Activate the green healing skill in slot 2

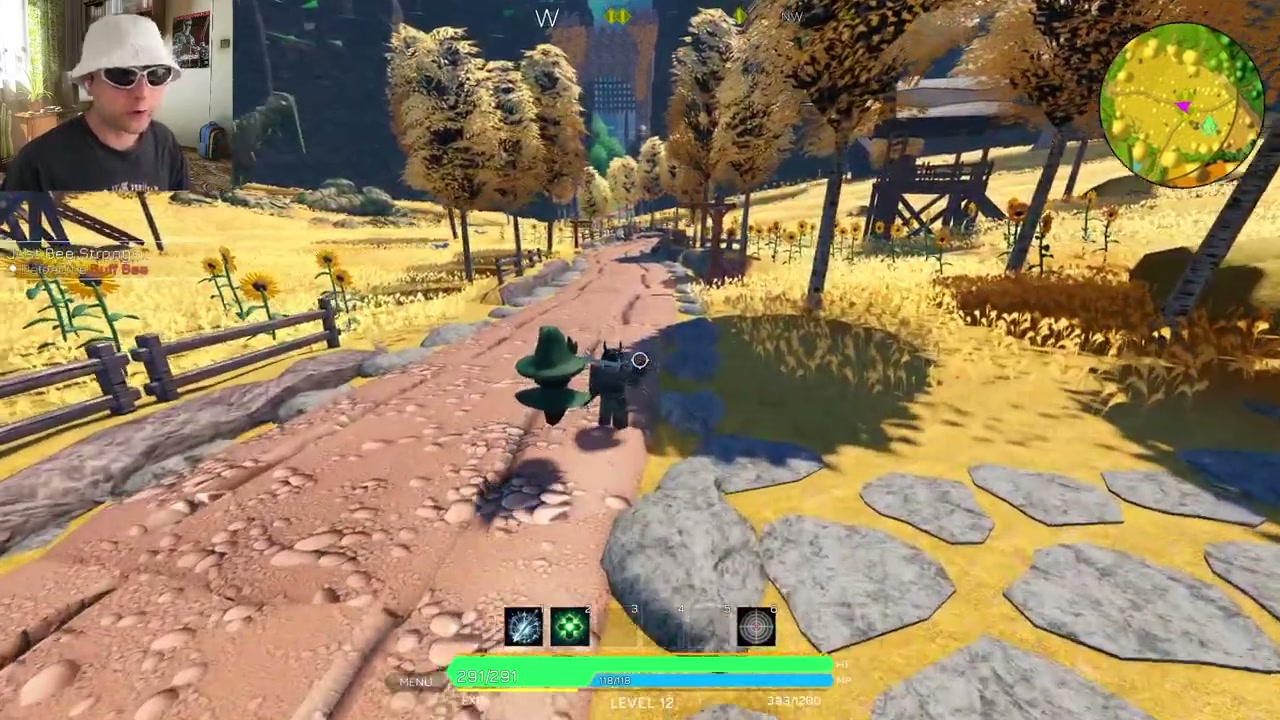pyautogui.click(x=570, y=625)
